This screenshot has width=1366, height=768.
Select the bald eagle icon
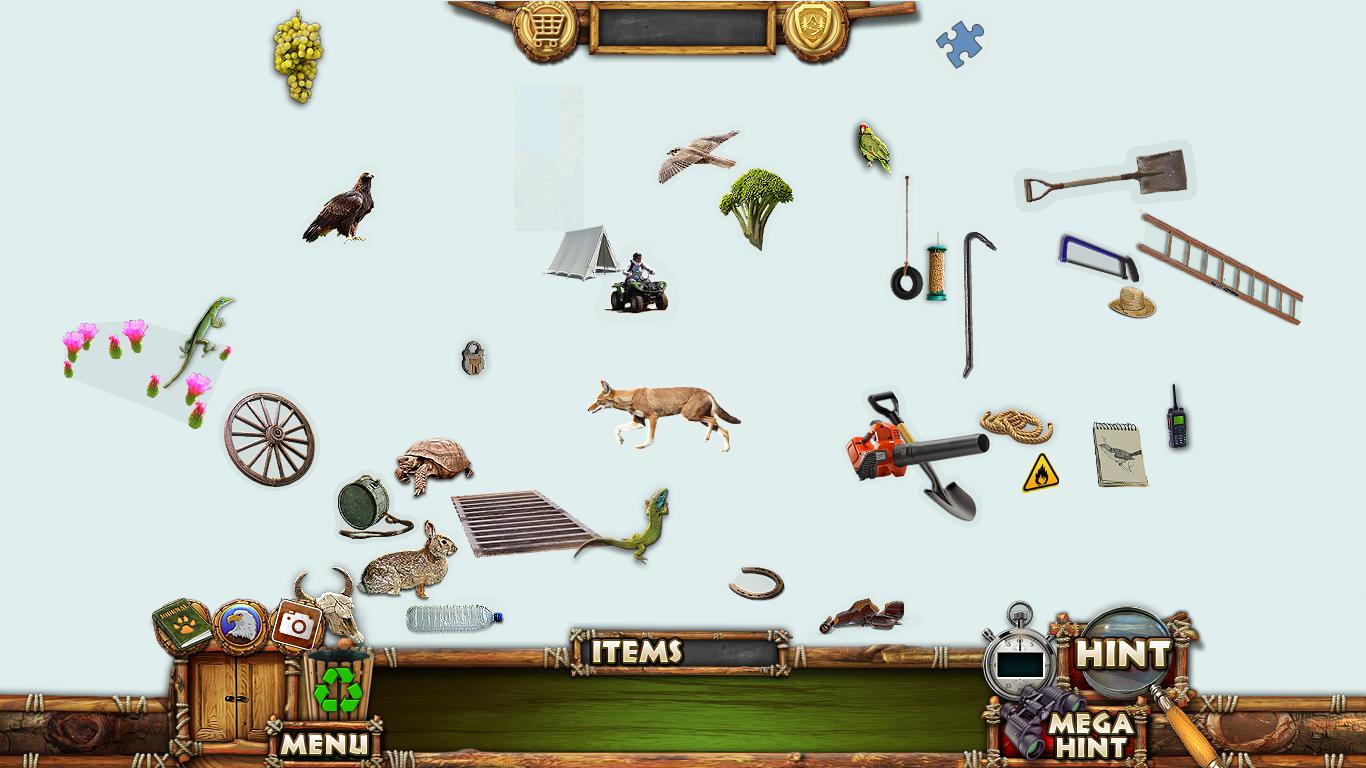coord(241,626)
